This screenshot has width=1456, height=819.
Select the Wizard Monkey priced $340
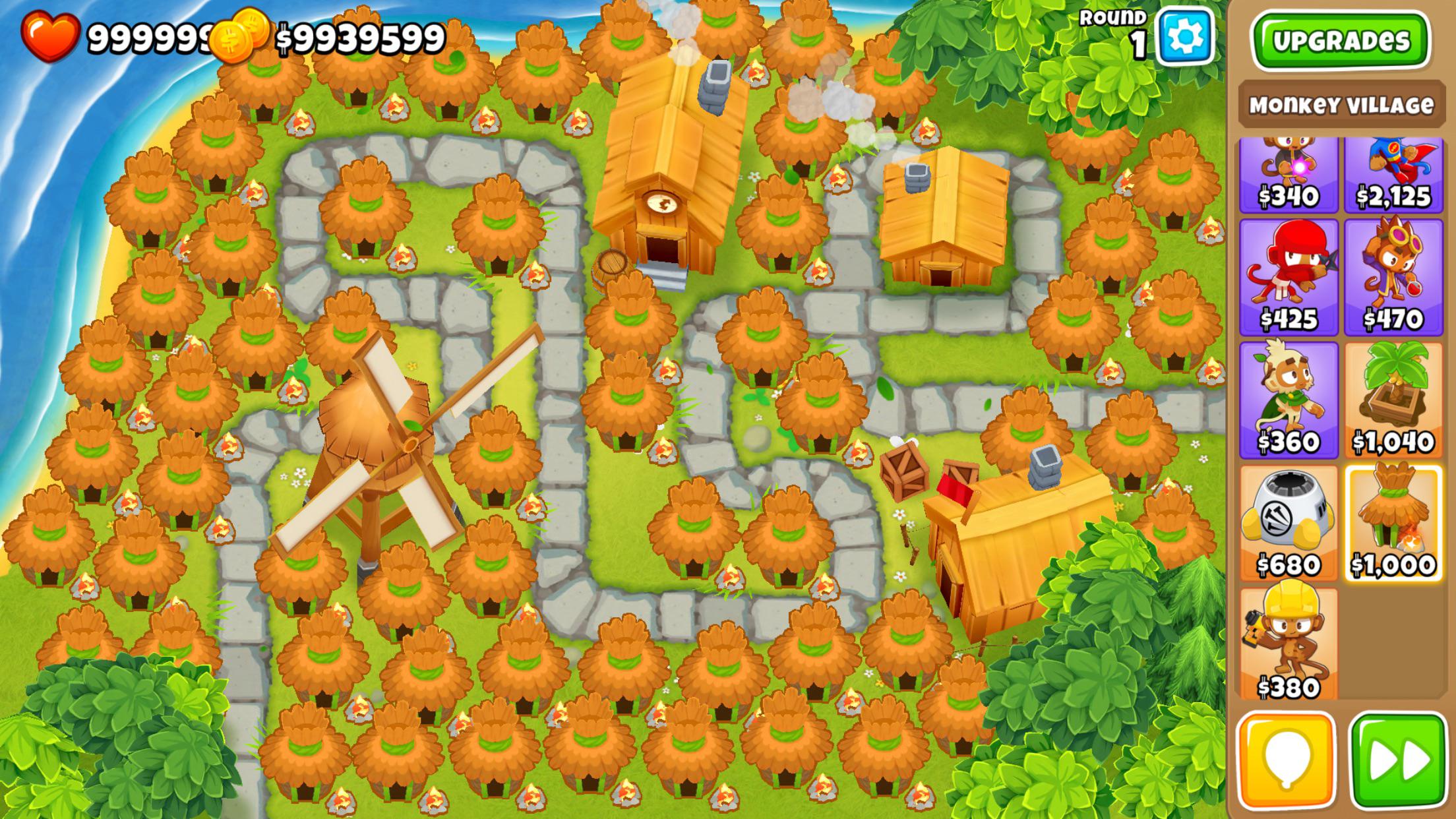1289,175
